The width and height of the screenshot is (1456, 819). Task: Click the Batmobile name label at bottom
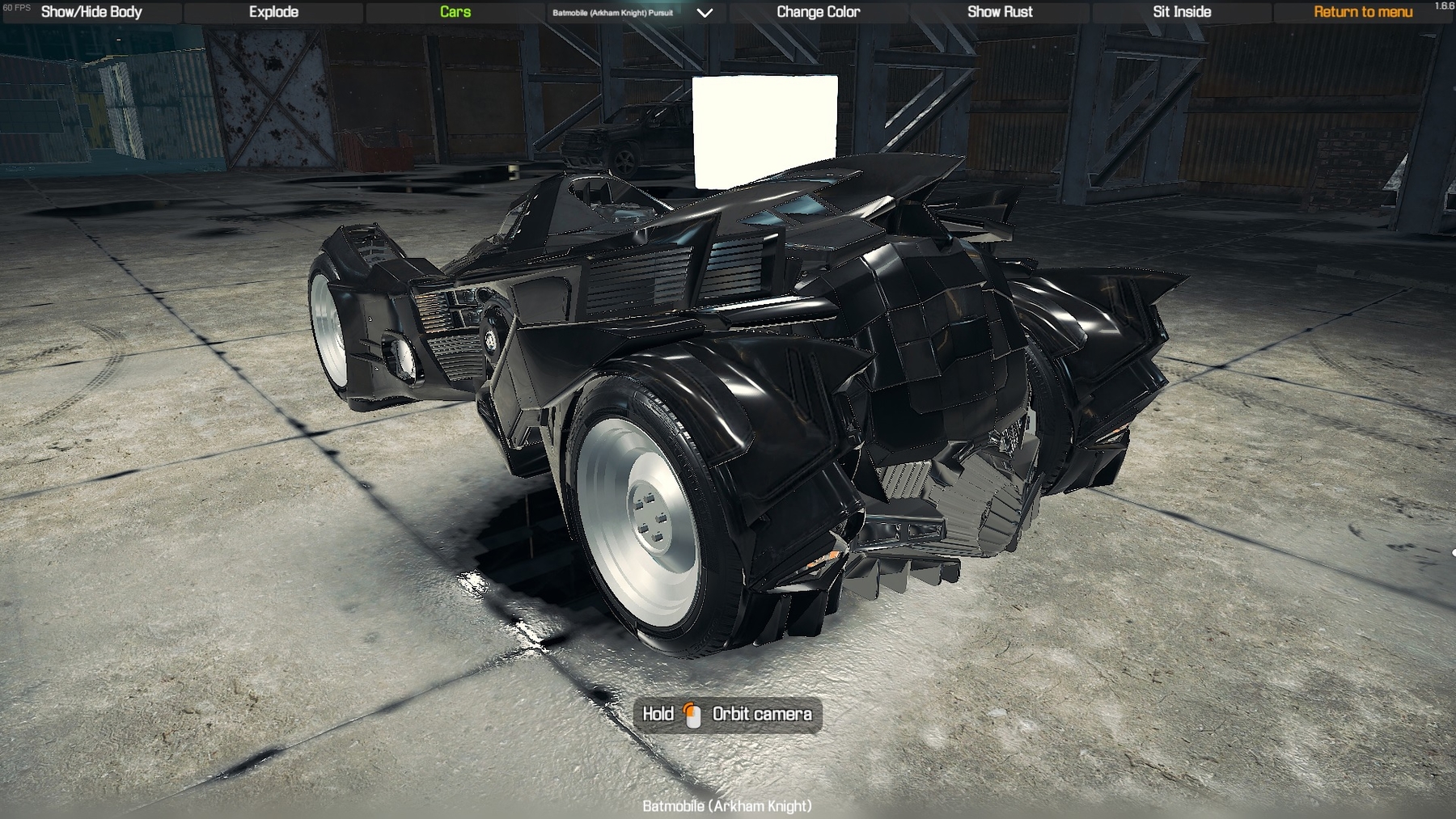click(727, 805)
